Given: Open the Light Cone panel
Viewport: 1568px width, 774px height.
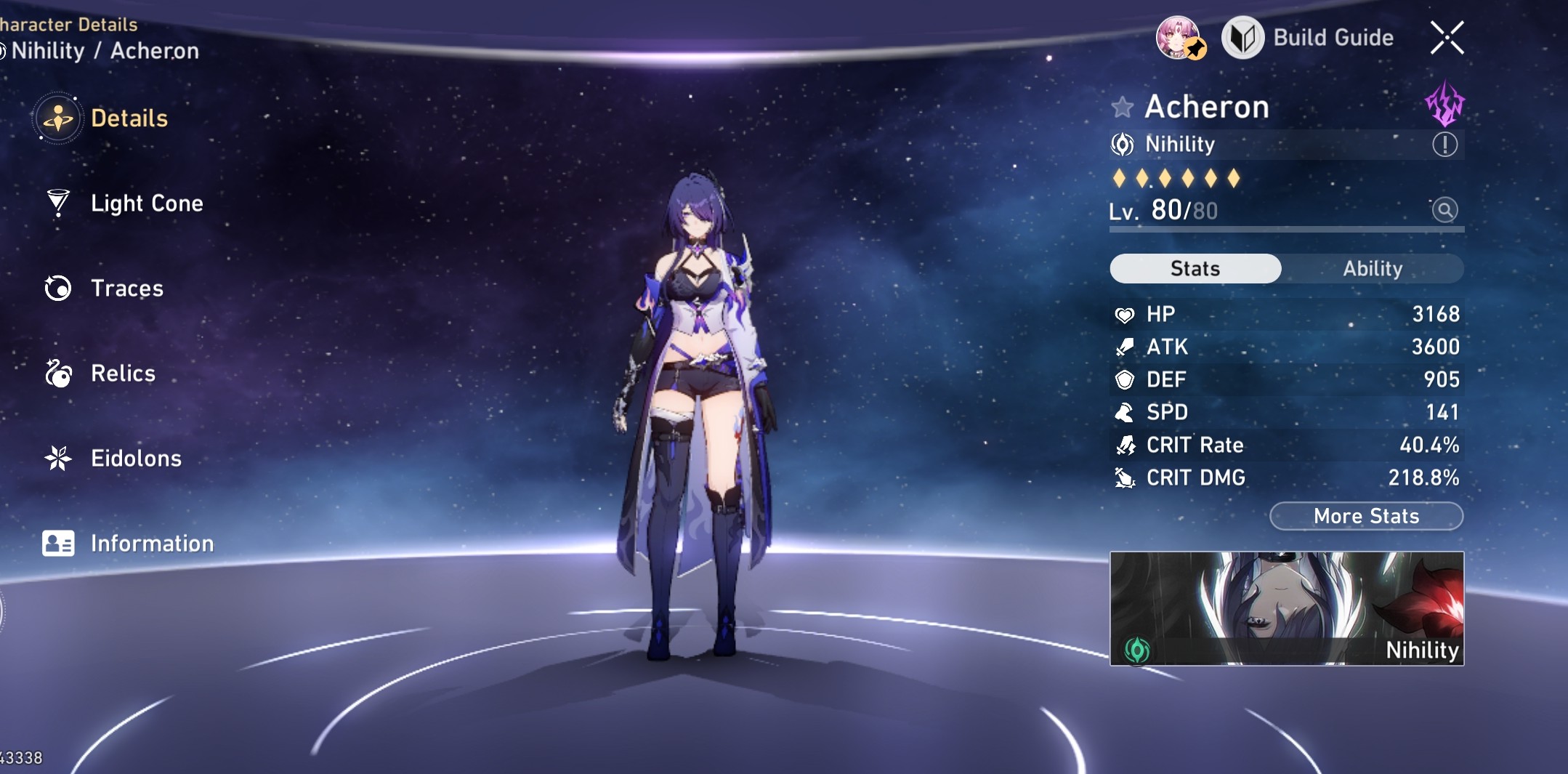Looking at the screenshot, I should (58, 203).
